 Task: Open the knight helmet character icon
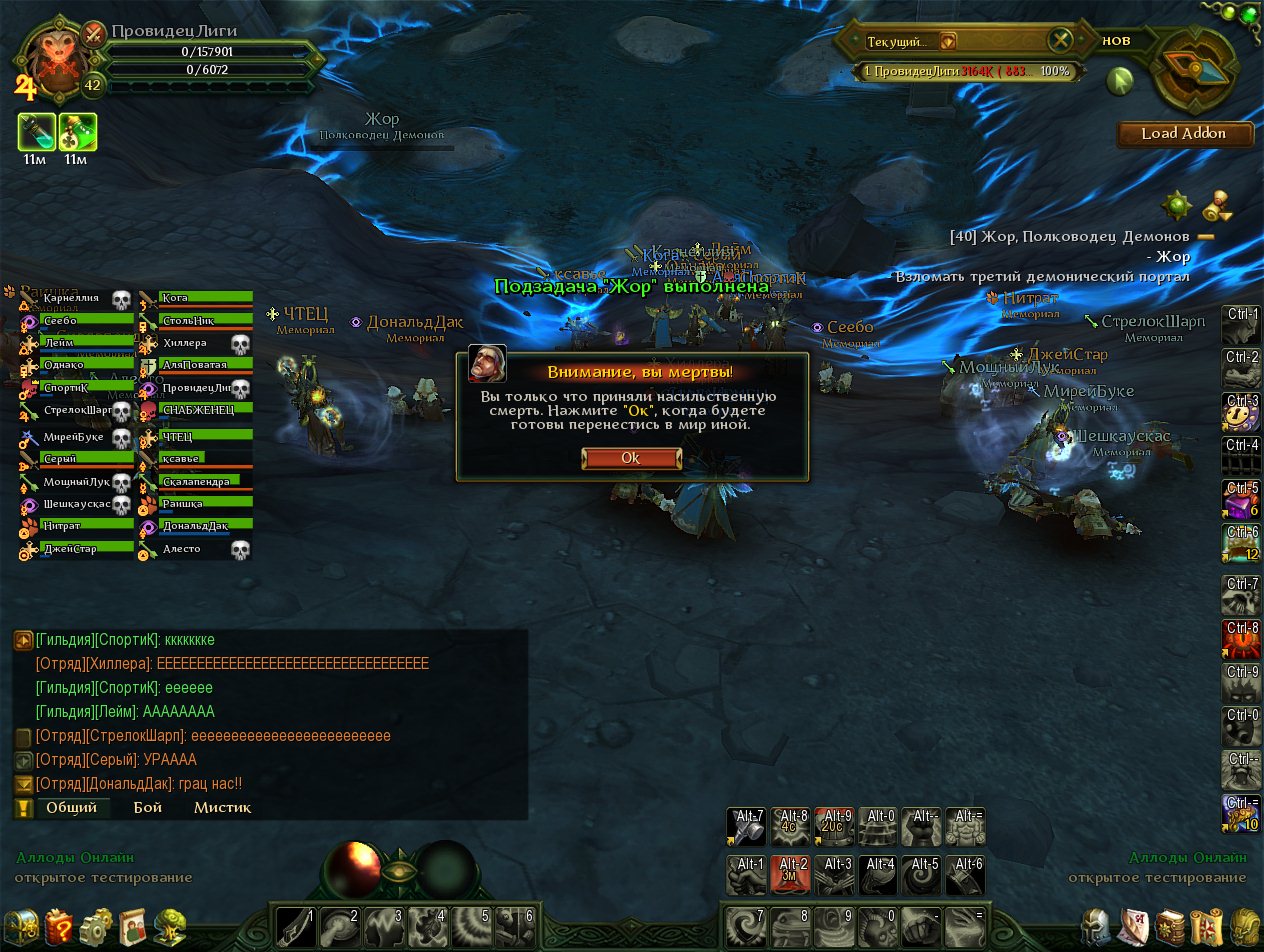[x=1096, y=925]
